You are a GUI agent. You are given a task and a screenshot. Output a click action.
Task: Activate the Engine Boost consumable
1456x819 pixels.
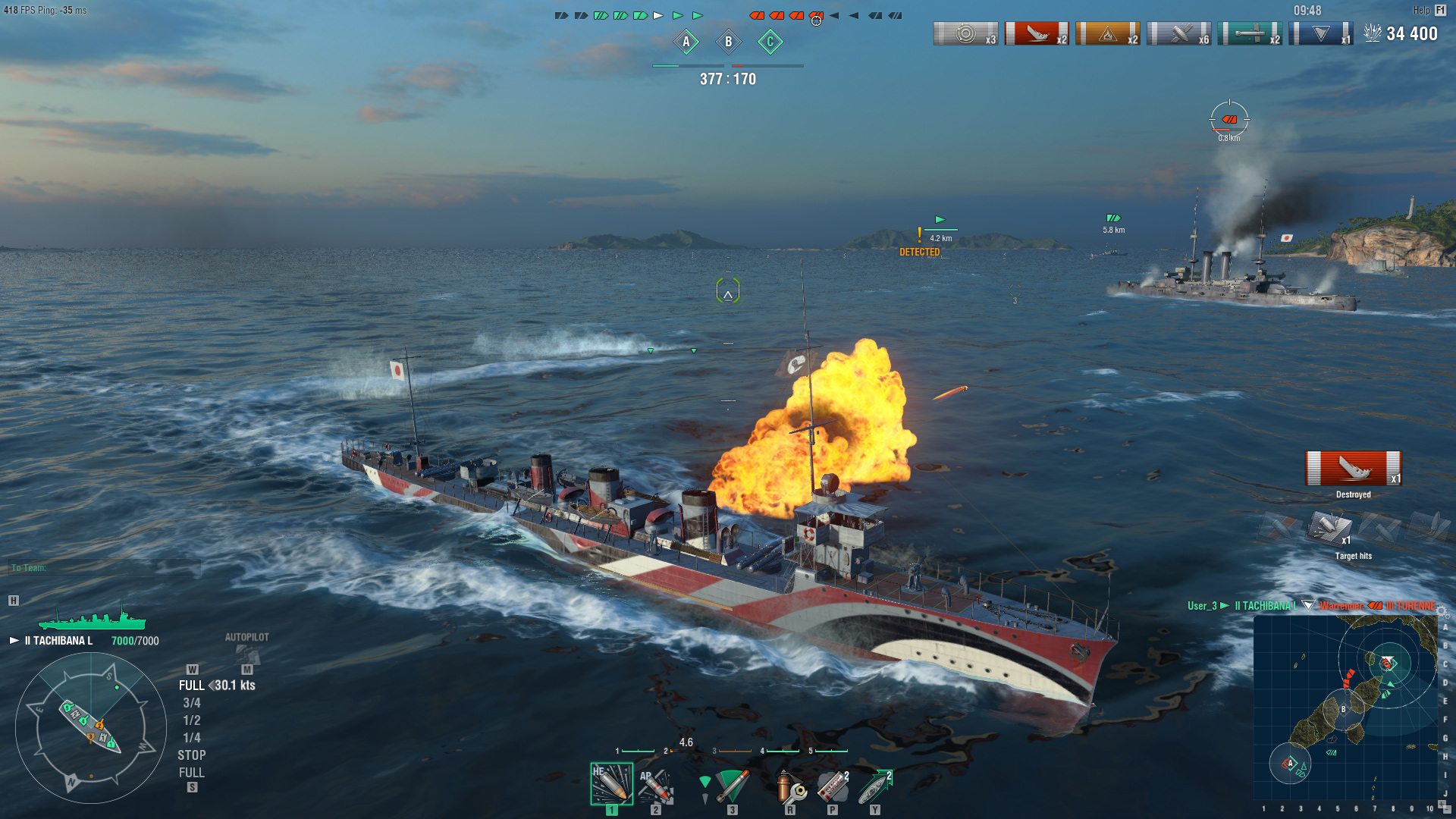point(875,786)
